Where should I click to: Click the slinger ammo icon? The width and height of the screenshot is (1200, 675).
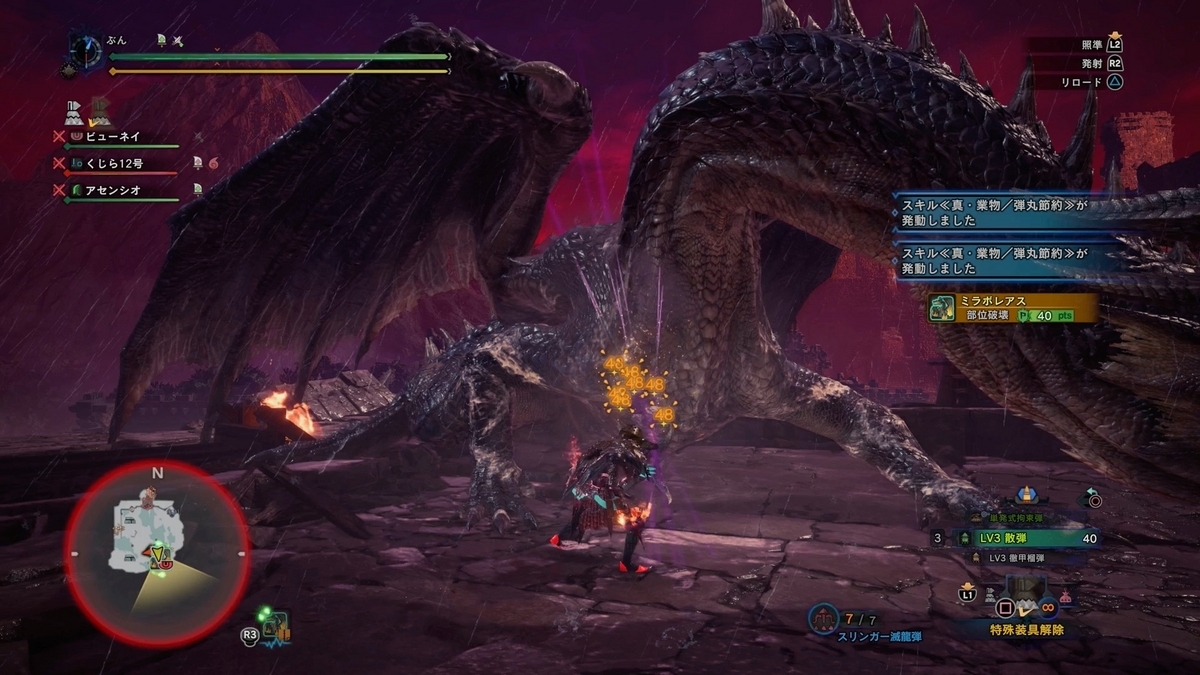point(822,617)
